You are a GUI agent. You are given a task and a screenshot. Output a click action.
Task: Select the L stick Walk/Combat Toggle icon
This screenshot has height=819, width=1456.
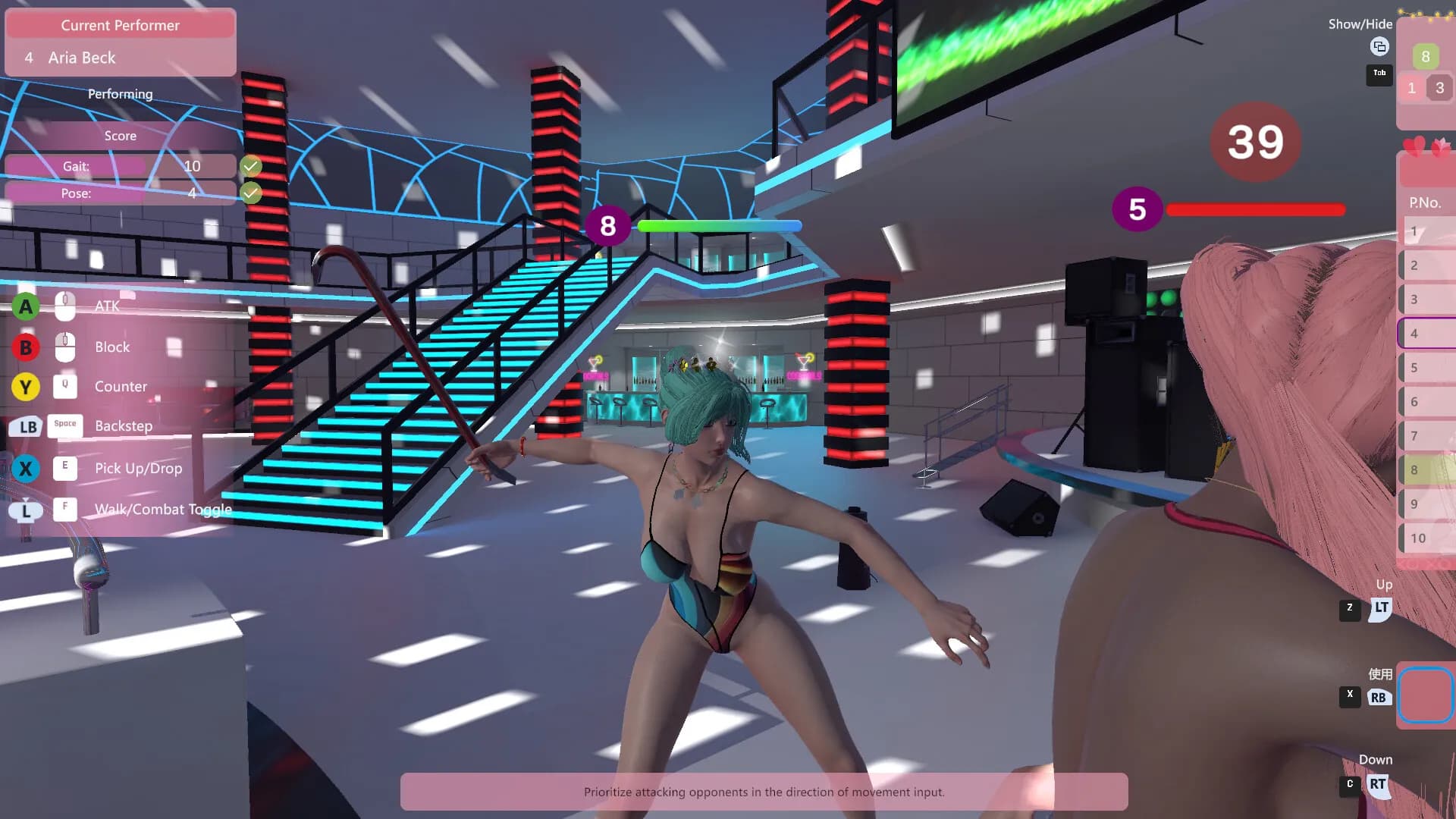pos(26,510)
